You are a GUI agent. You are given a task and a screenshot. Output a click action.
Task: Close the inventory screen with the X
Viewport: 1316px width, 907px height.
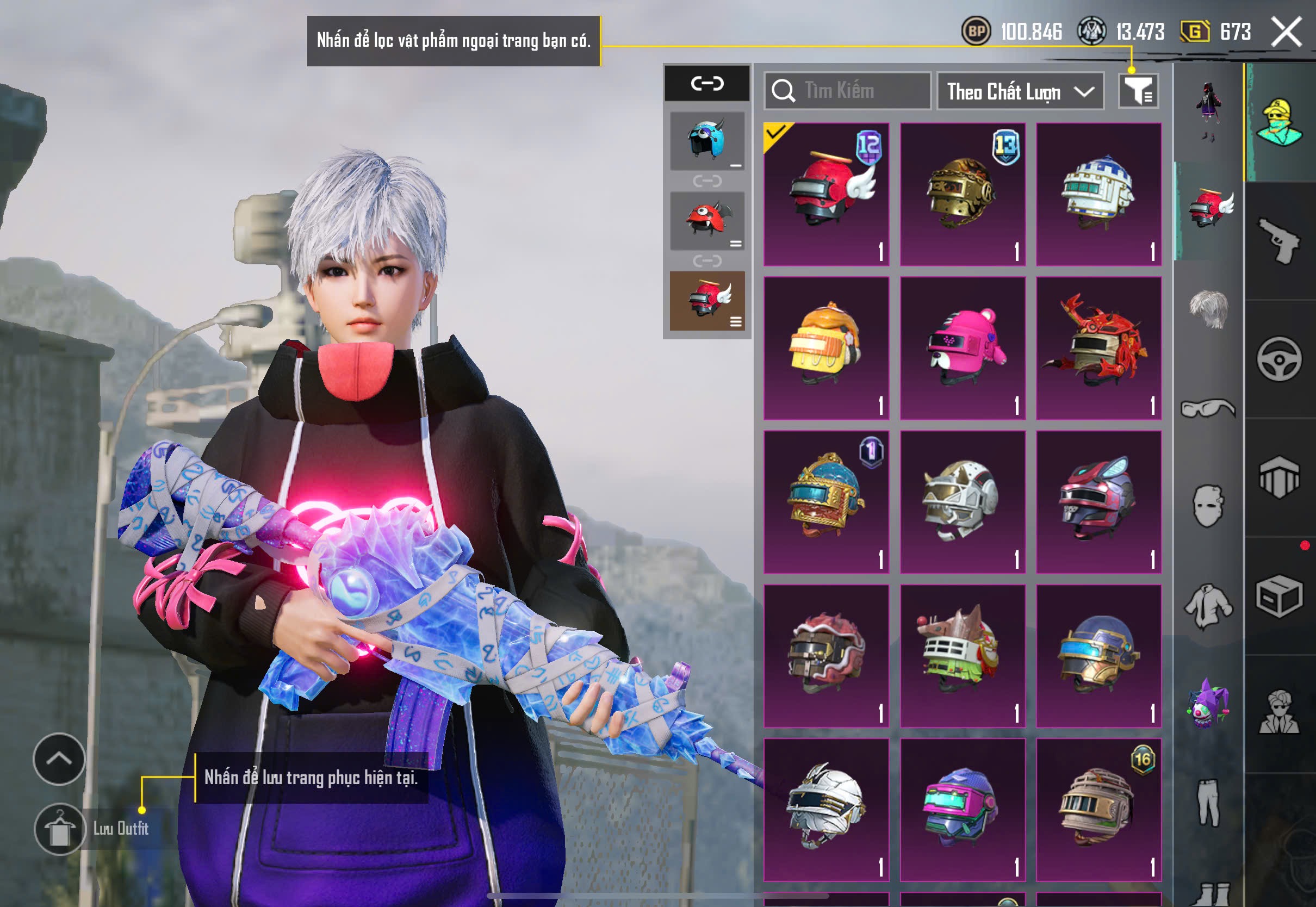pos(1286,32)
